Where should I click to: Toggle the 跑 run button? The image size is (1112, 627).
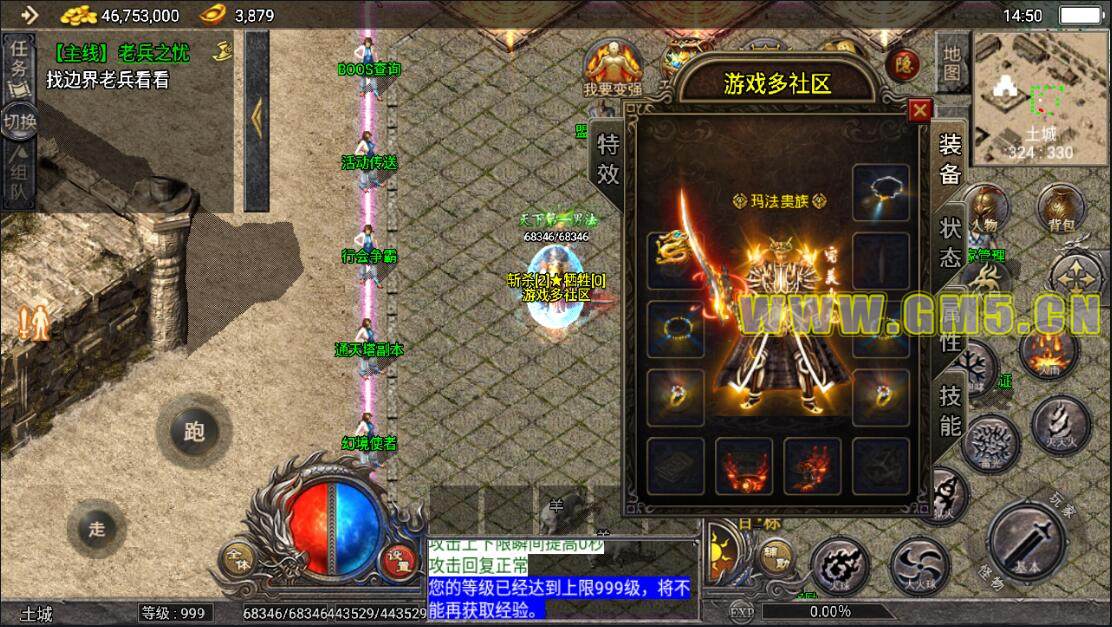point(194,431)
